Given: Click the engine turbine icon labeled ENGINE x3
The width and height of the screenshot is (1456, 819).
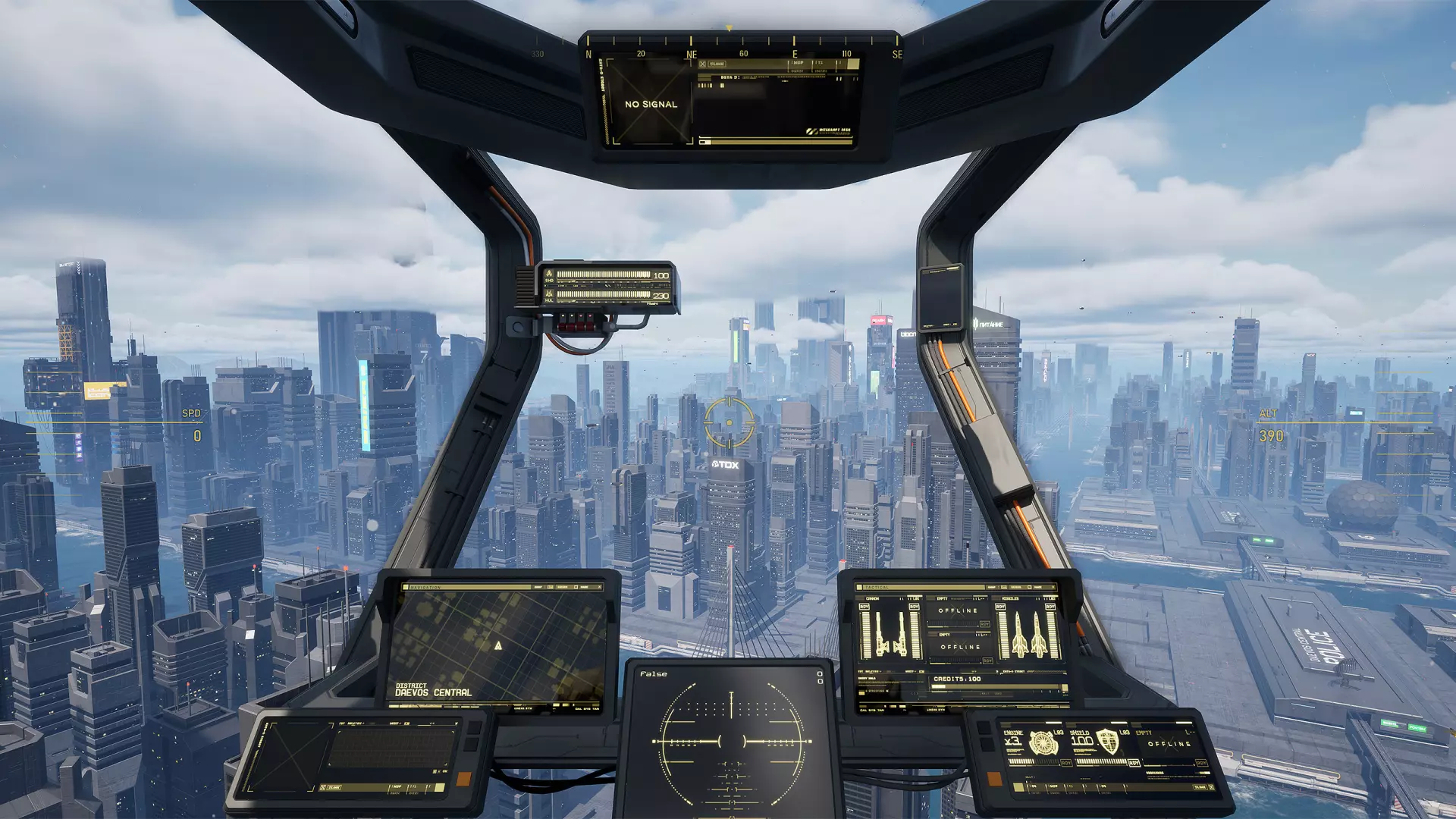Looking at the screenshot, I should [1043, 744].
